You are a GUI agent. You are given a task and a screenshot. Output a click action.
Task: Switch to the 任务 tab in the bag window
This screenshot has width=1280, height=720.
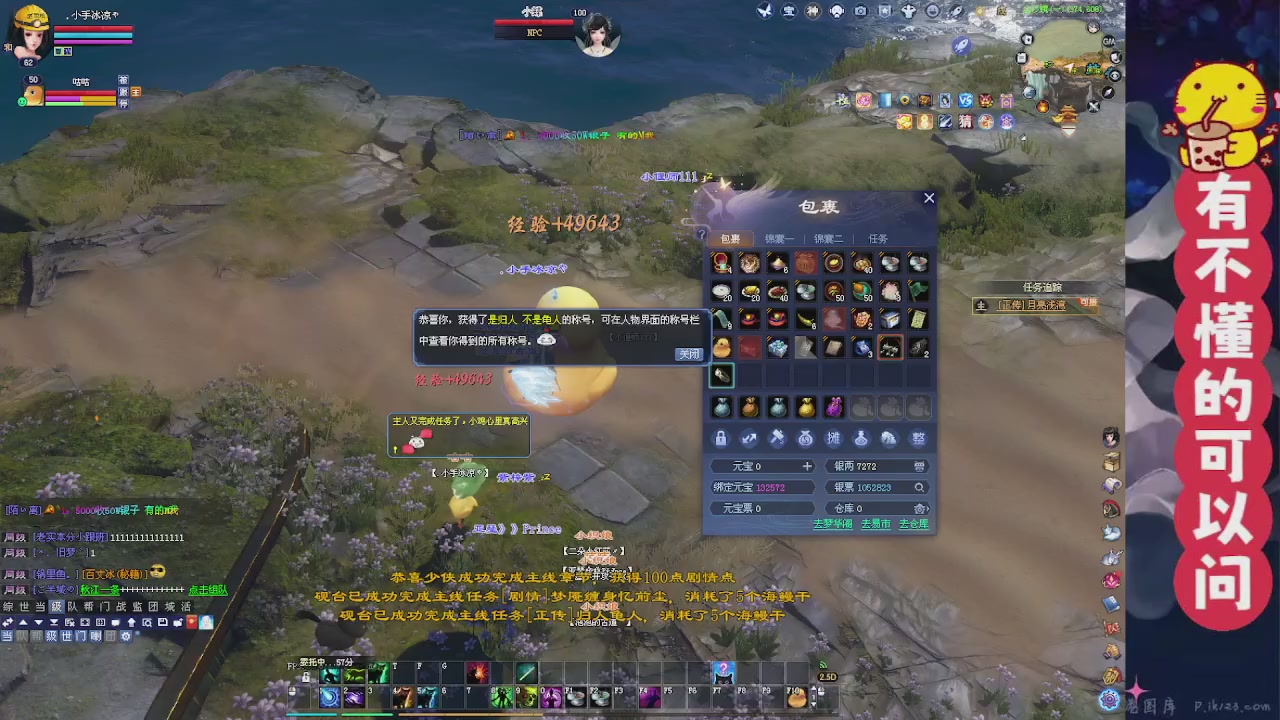click(x=878, y=238)
